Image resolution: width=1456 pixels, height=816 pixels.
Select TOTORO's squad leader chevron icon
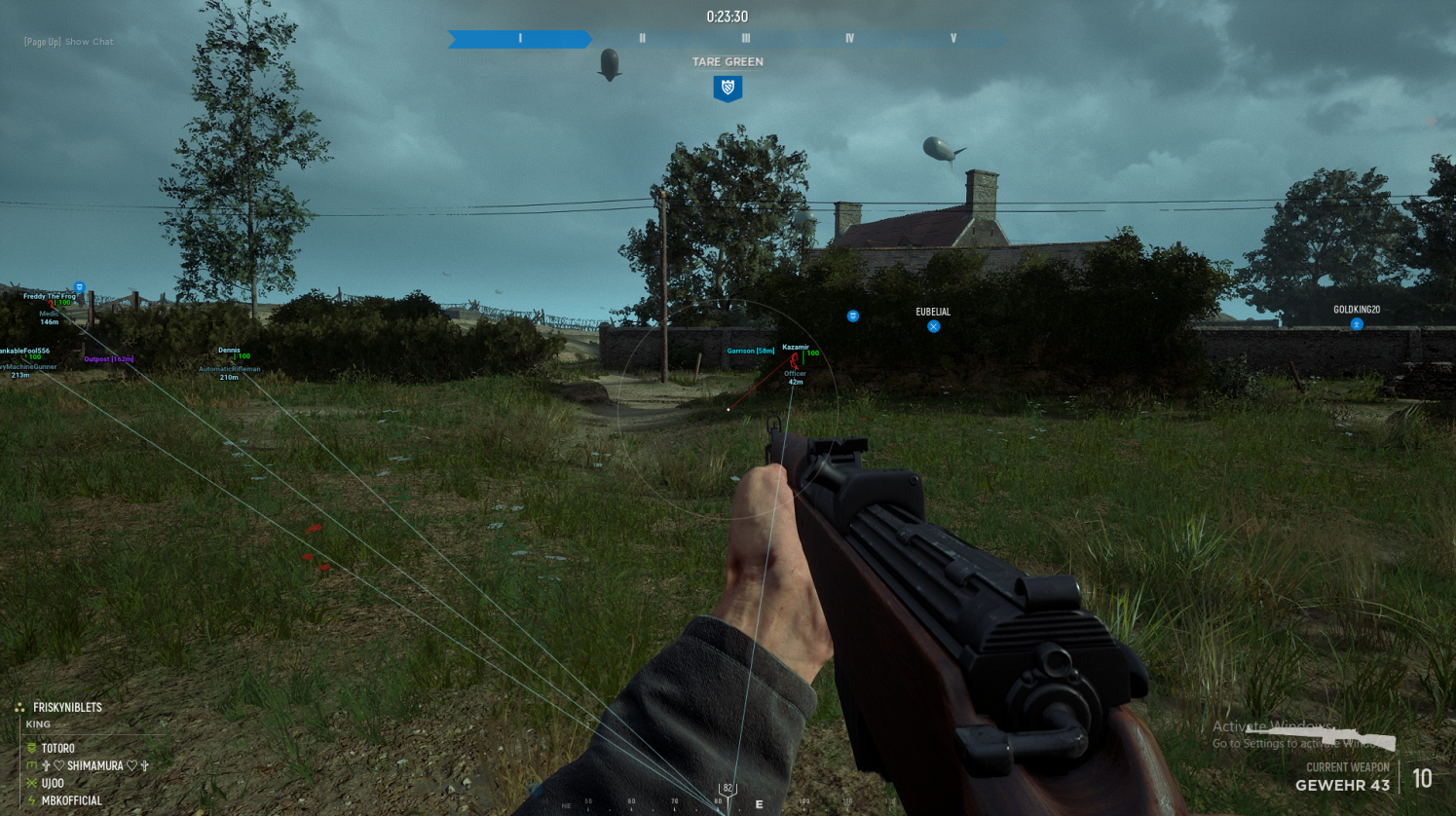point(31,748)
